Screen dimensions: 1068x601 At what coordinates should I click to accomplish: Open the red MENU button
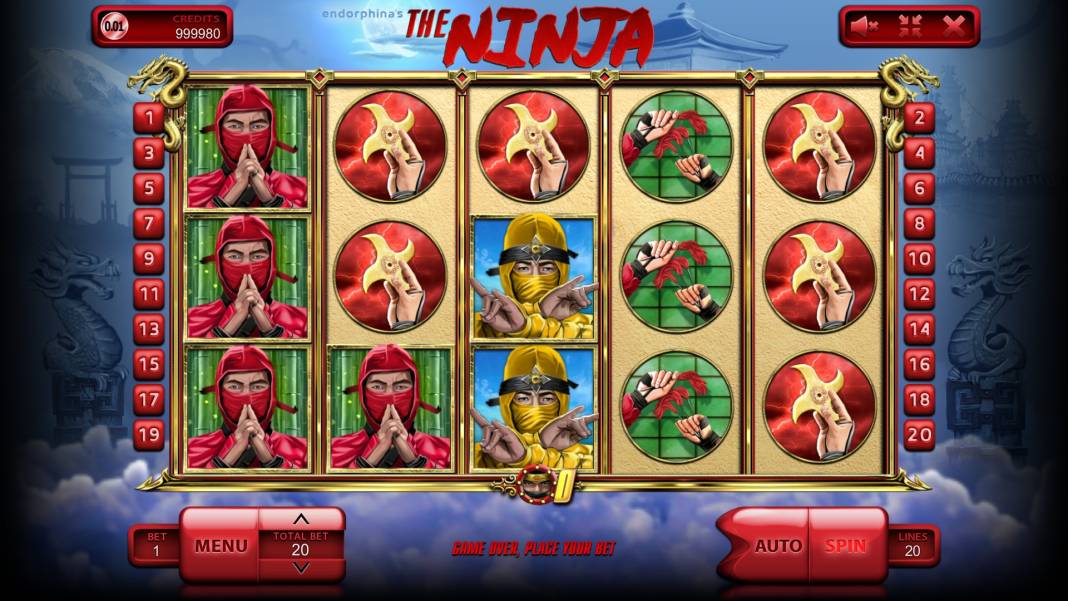point(221,546)
